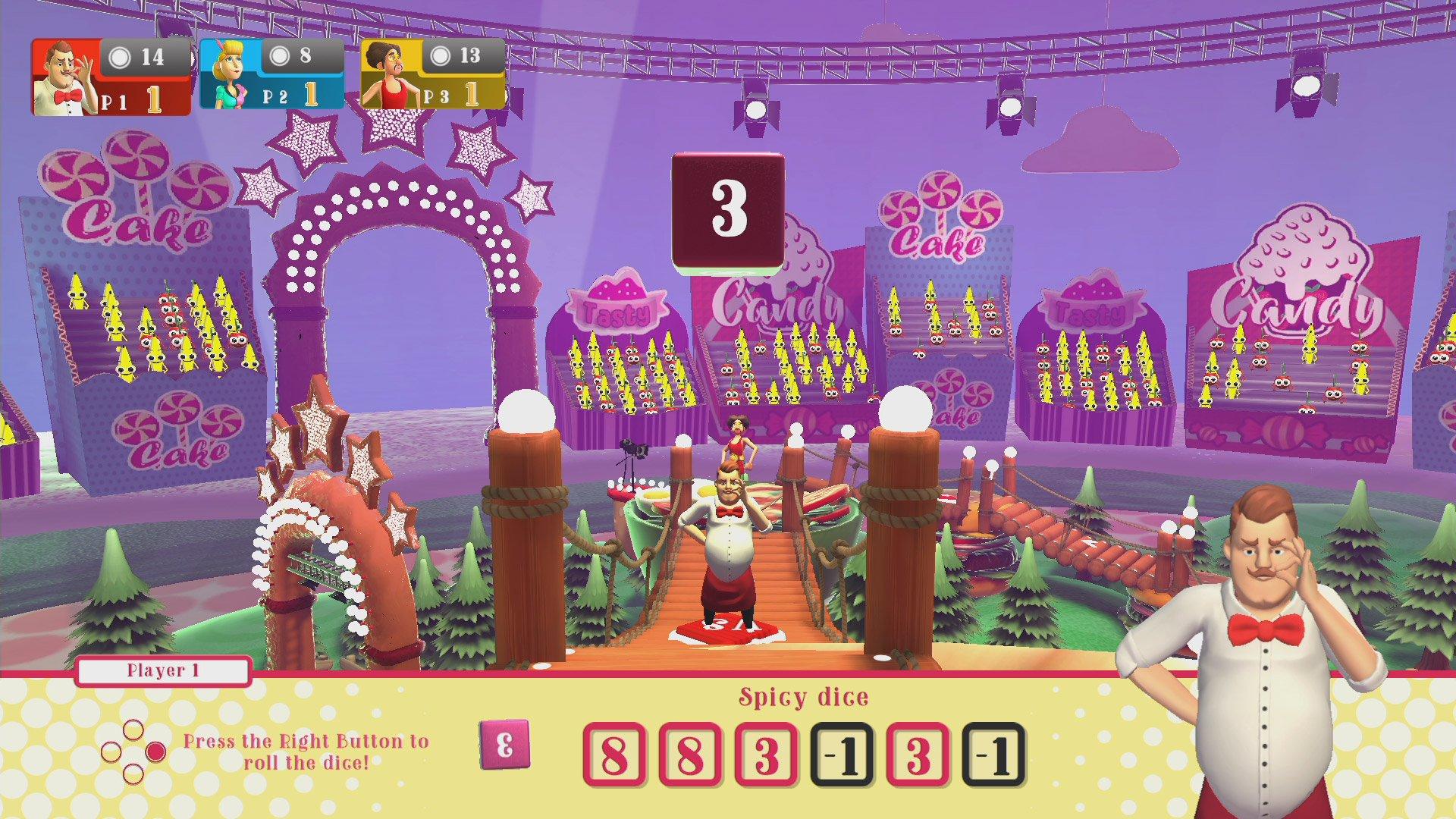
Task: Click the coin icon on Player 3's panel
Action: click(x=440, y=55)
